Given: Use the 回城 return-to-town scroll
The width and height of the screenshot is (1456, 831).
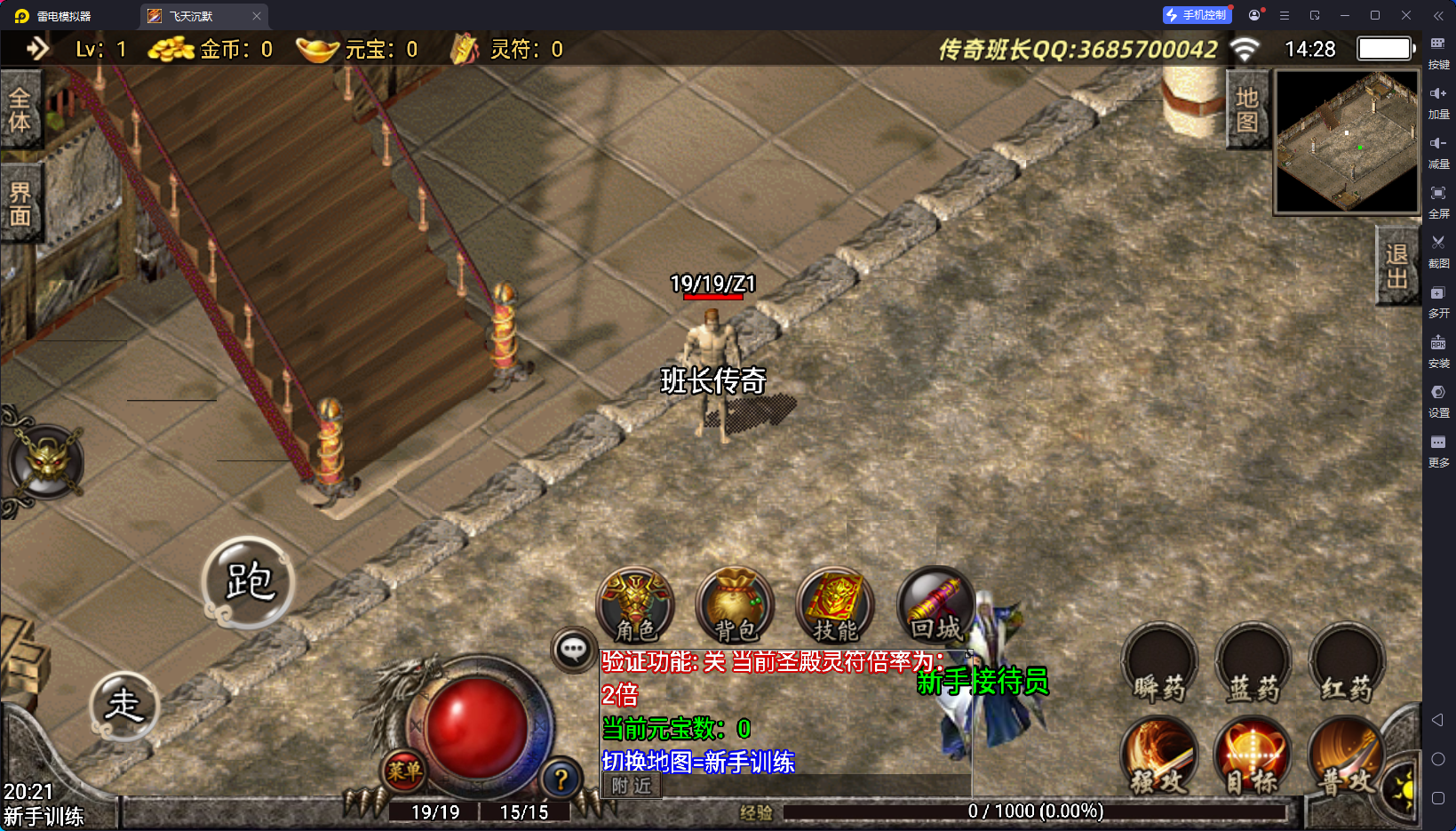Looking at the screenshot, I should click(935, 605).
